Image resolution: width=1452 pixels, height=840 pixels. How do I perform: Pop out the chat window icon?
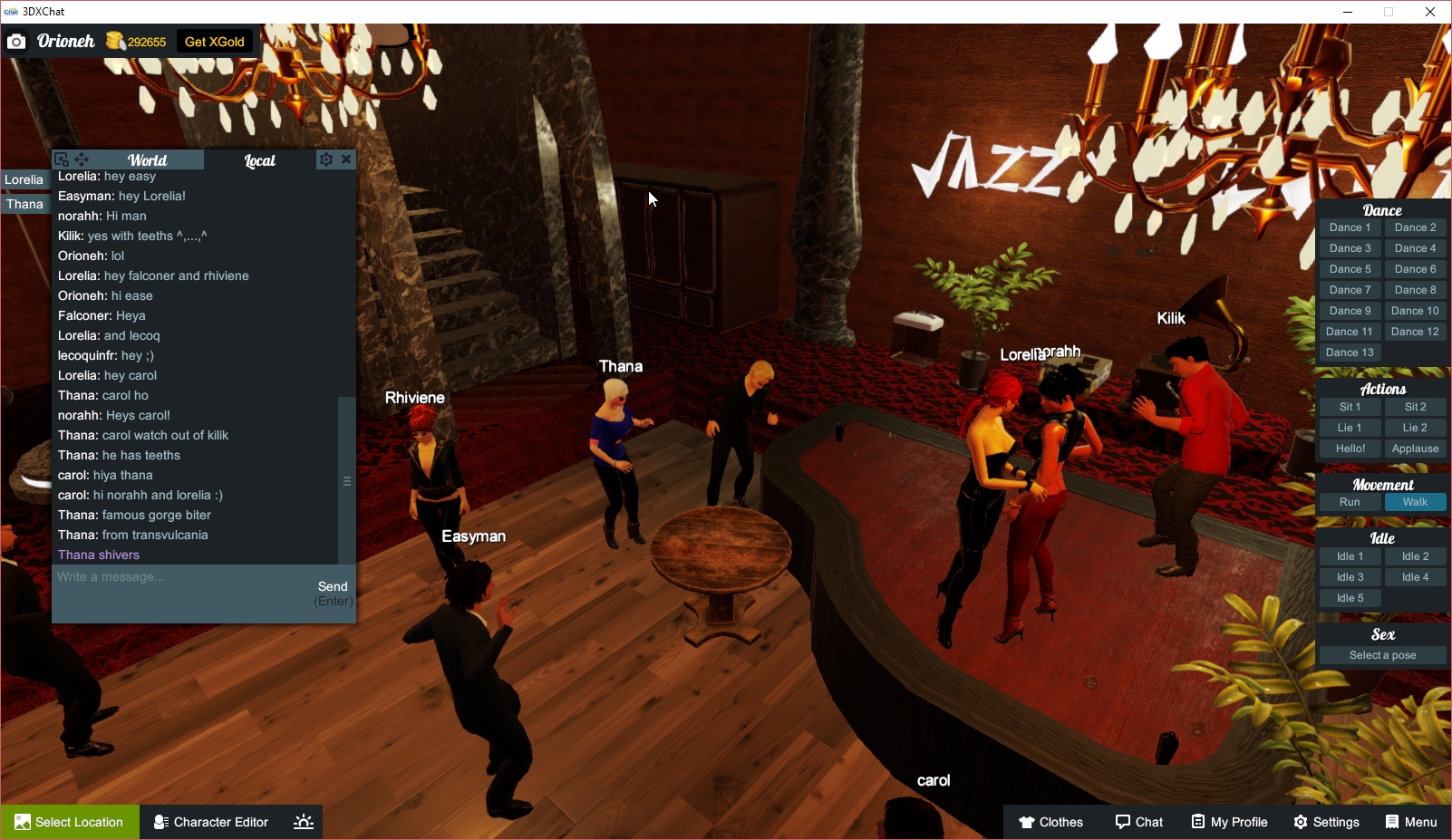61,159
